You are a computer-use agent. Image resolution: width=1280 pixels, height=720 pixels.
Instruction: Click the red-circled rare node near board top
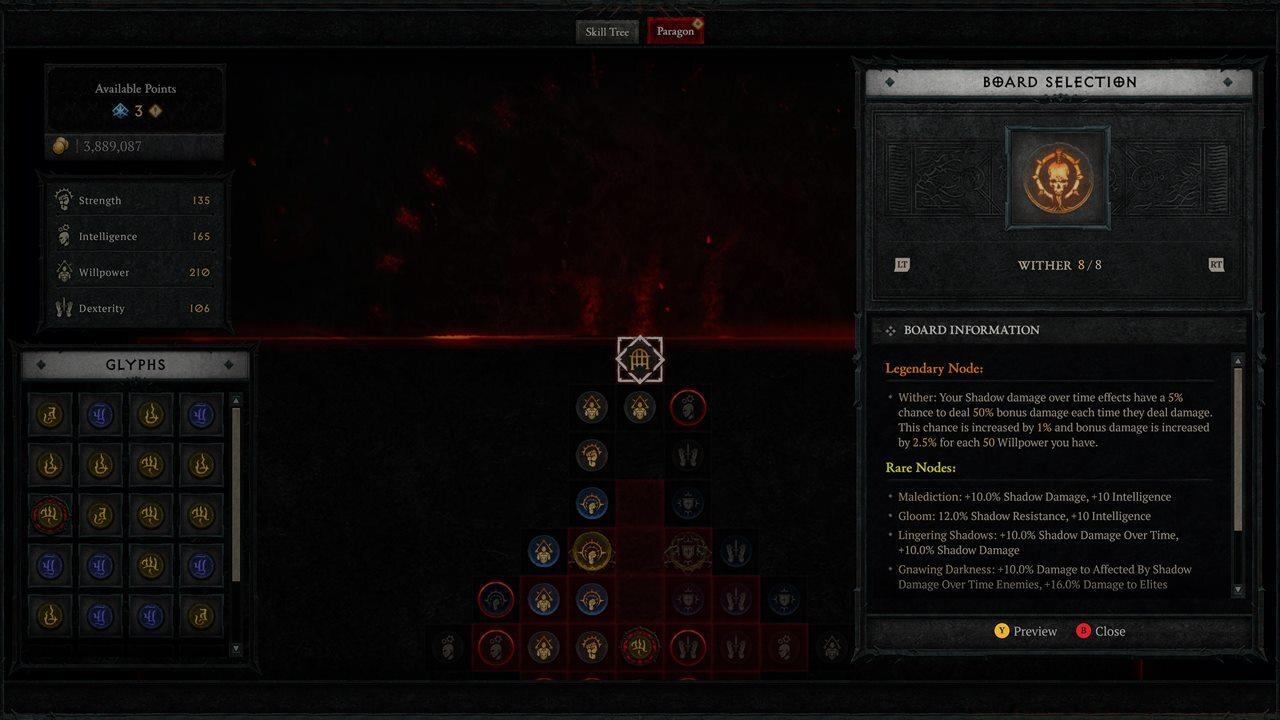point(687,407)
